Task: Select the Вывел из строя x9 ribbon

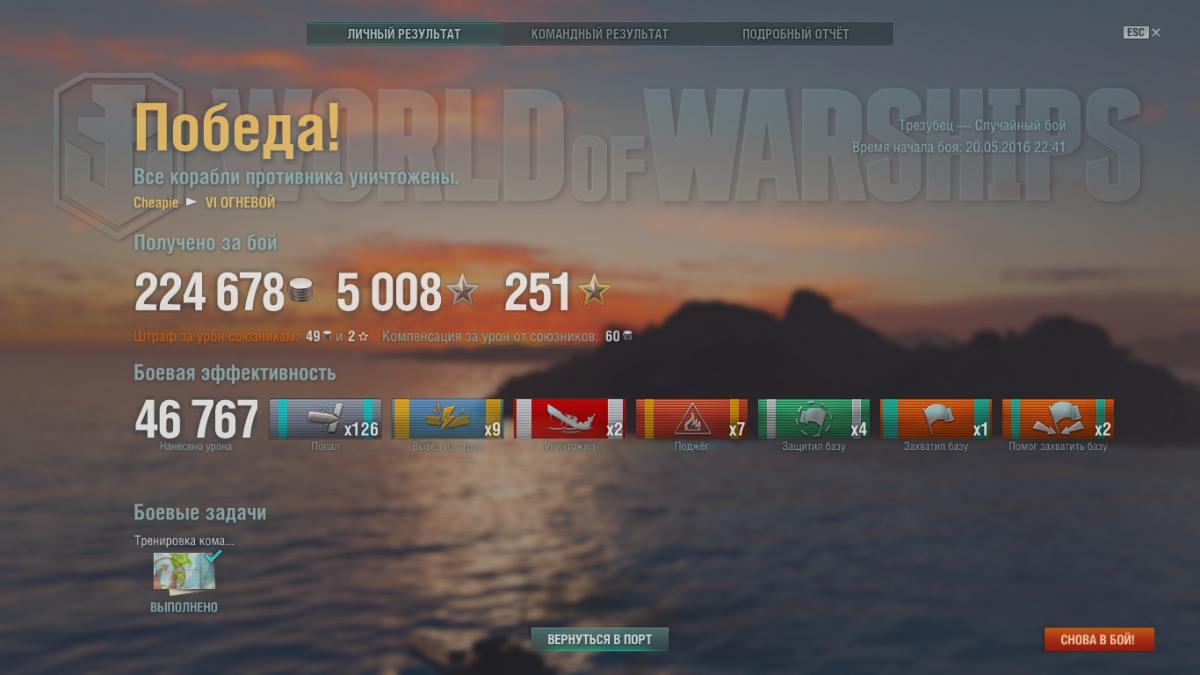Action: tap(447, 419)
